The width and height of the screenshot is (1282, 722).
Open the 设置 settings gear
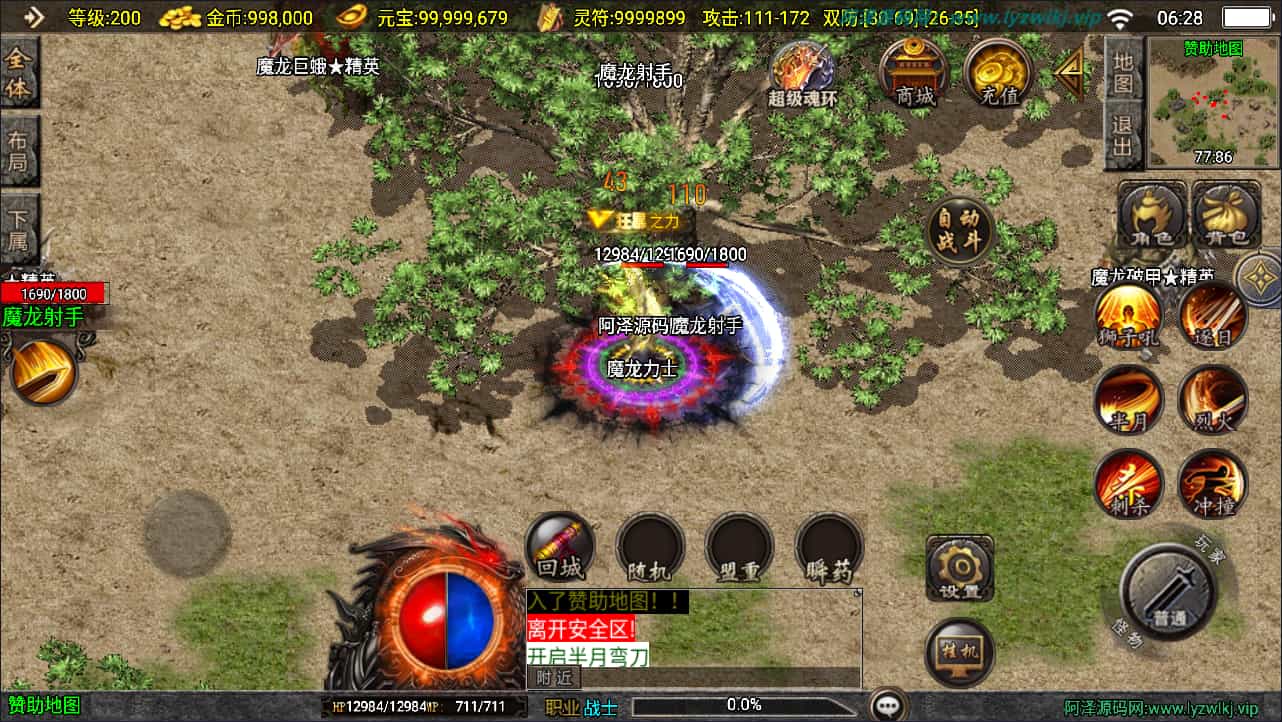[x=959, y=569]
